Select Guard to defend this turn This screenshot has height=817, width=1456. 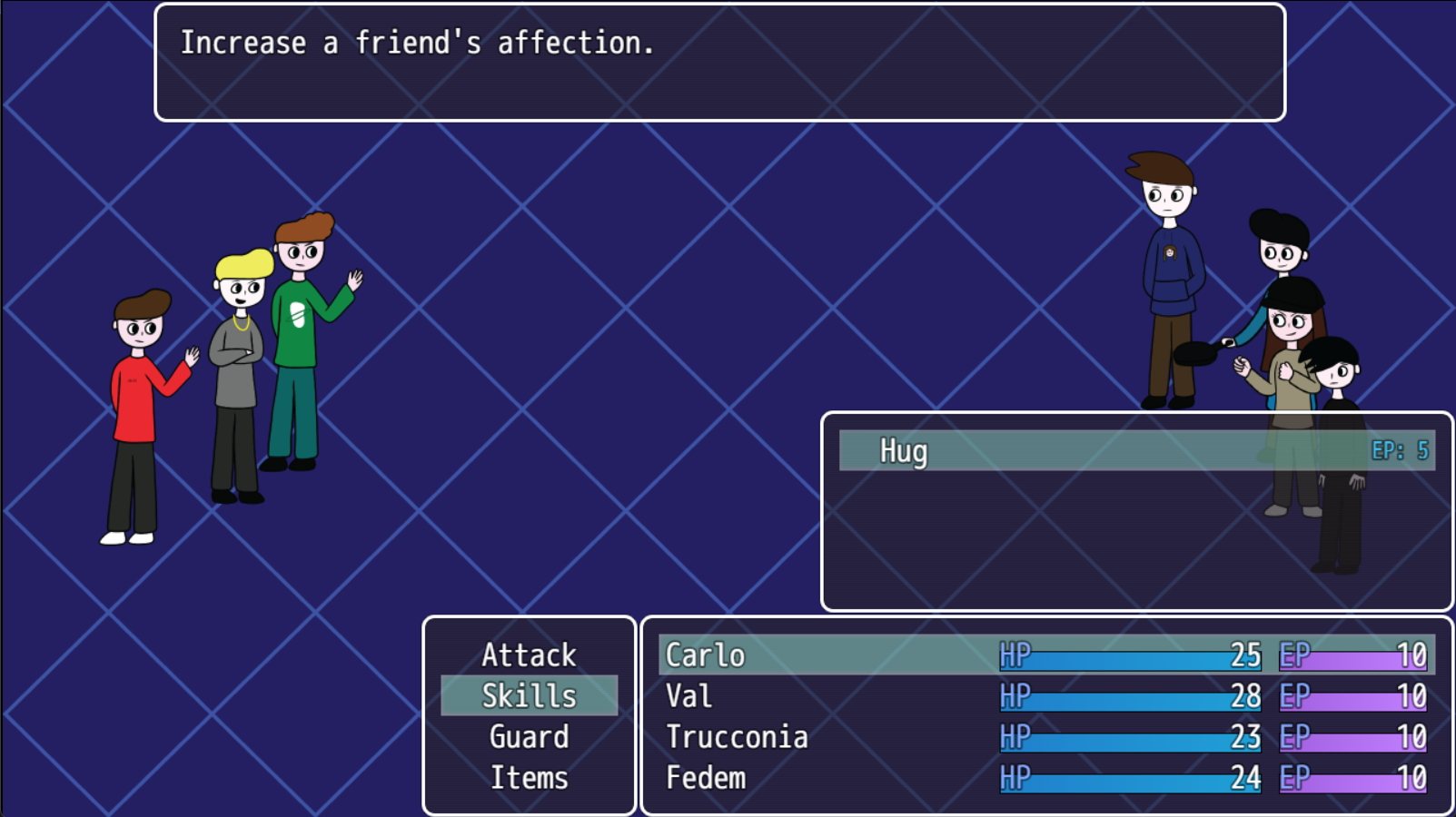point(530,736)
